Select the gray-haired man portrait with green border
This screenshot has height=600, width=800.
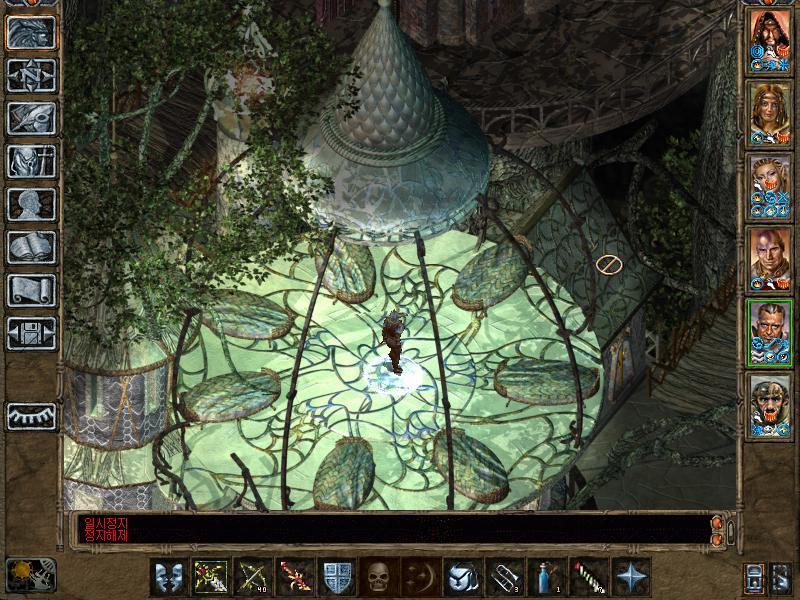(x=770, y=331)
